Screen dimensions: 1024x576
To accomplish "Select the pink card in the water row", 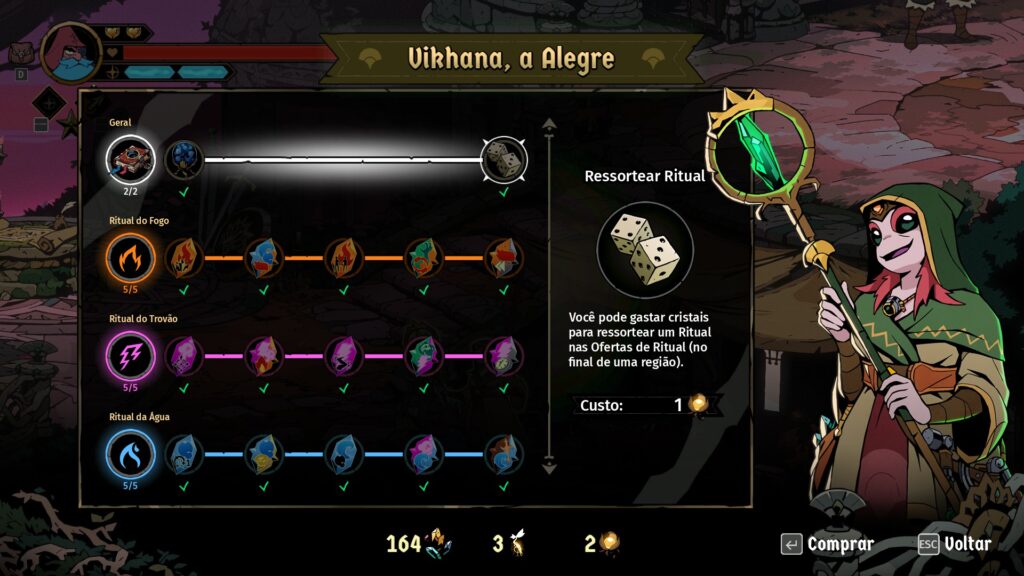I will [x=423, y=454].
